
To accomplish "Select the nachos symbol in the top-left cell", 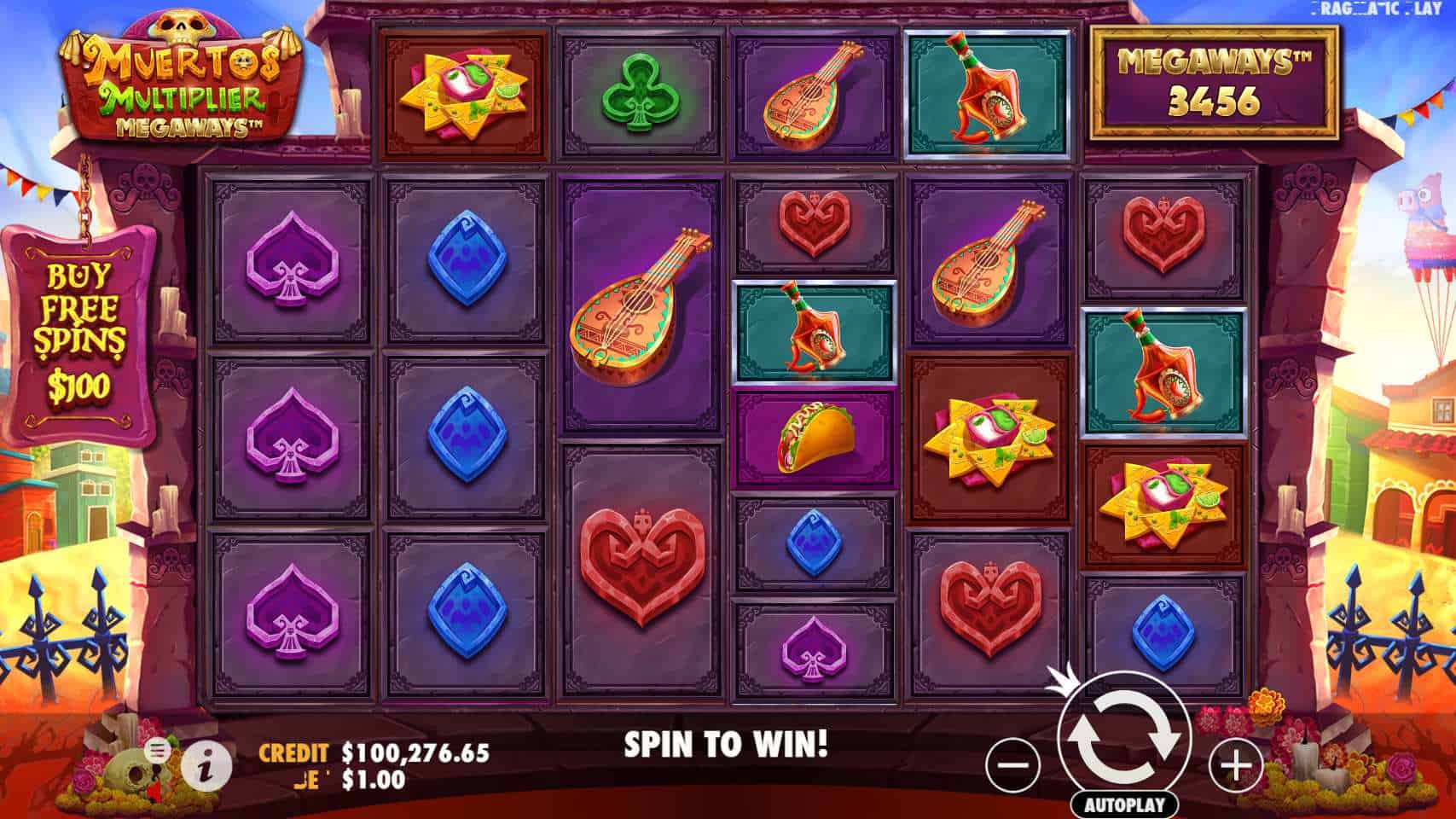I will (465, 90).
